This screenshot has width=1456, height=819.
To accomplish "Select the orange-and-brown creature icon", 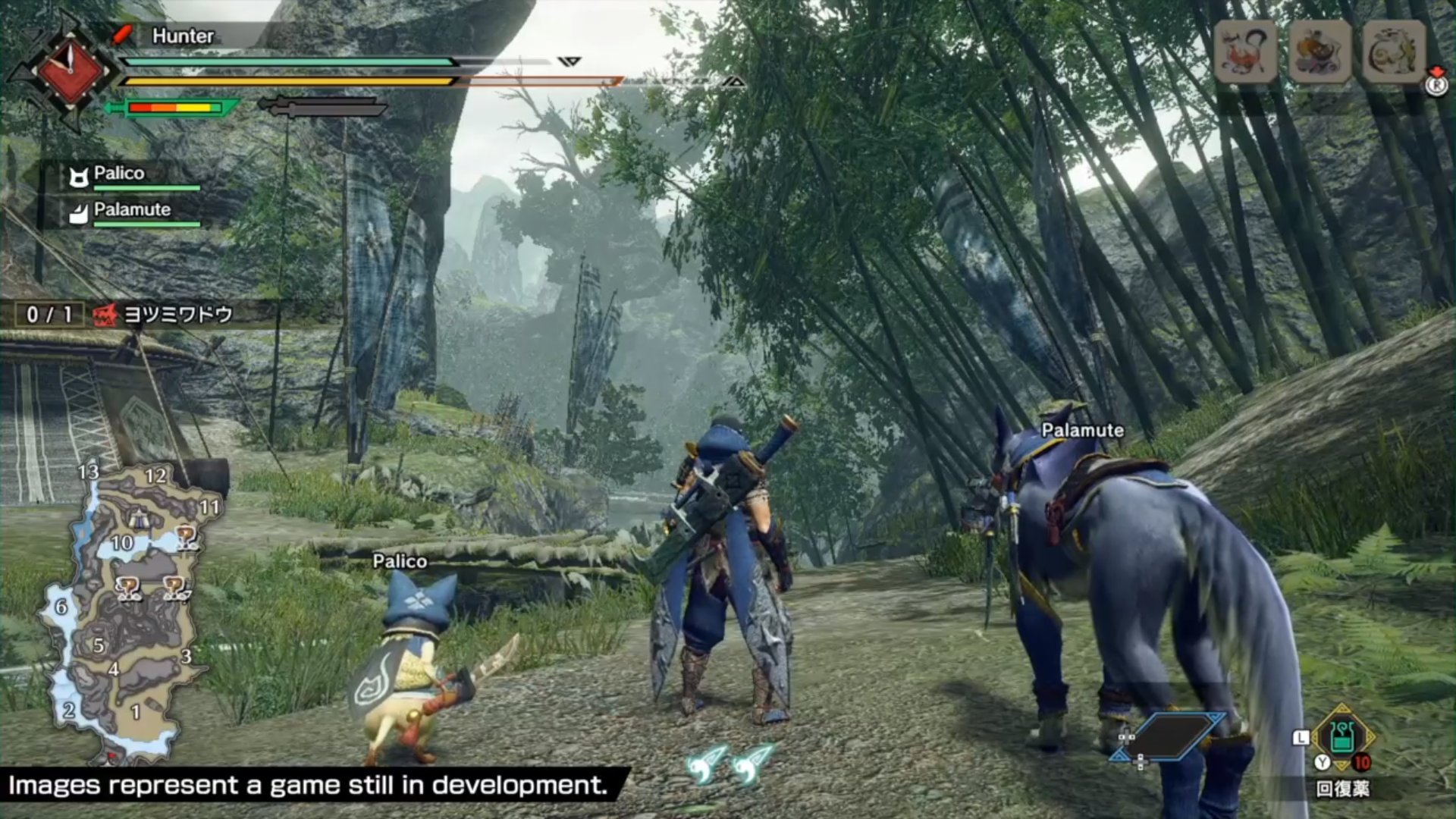I will (1319, 51).
